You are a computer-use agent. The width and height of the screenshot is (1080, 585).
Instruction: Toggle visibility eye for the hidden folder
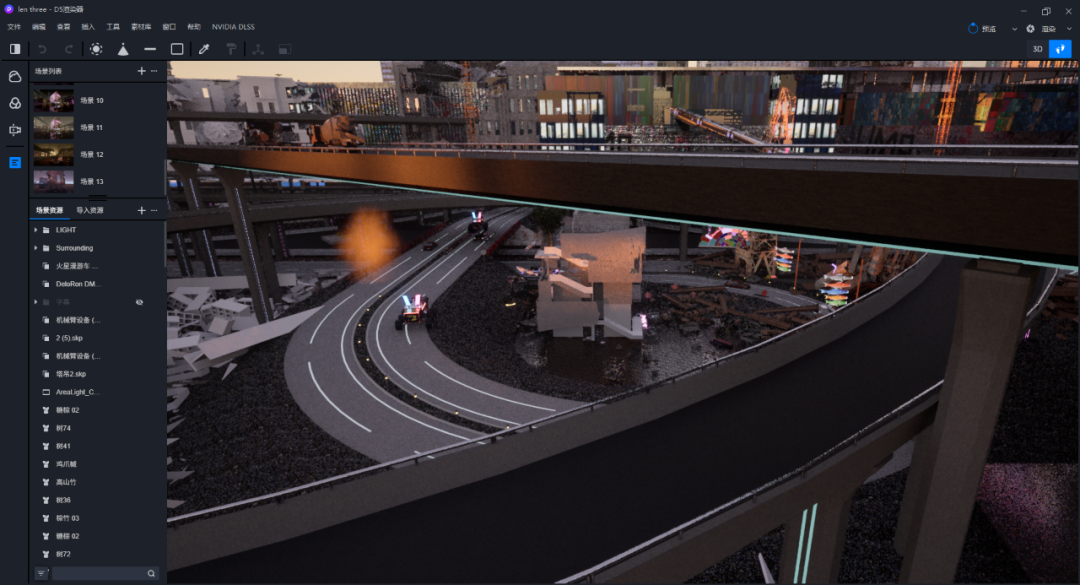click(140, 302)
